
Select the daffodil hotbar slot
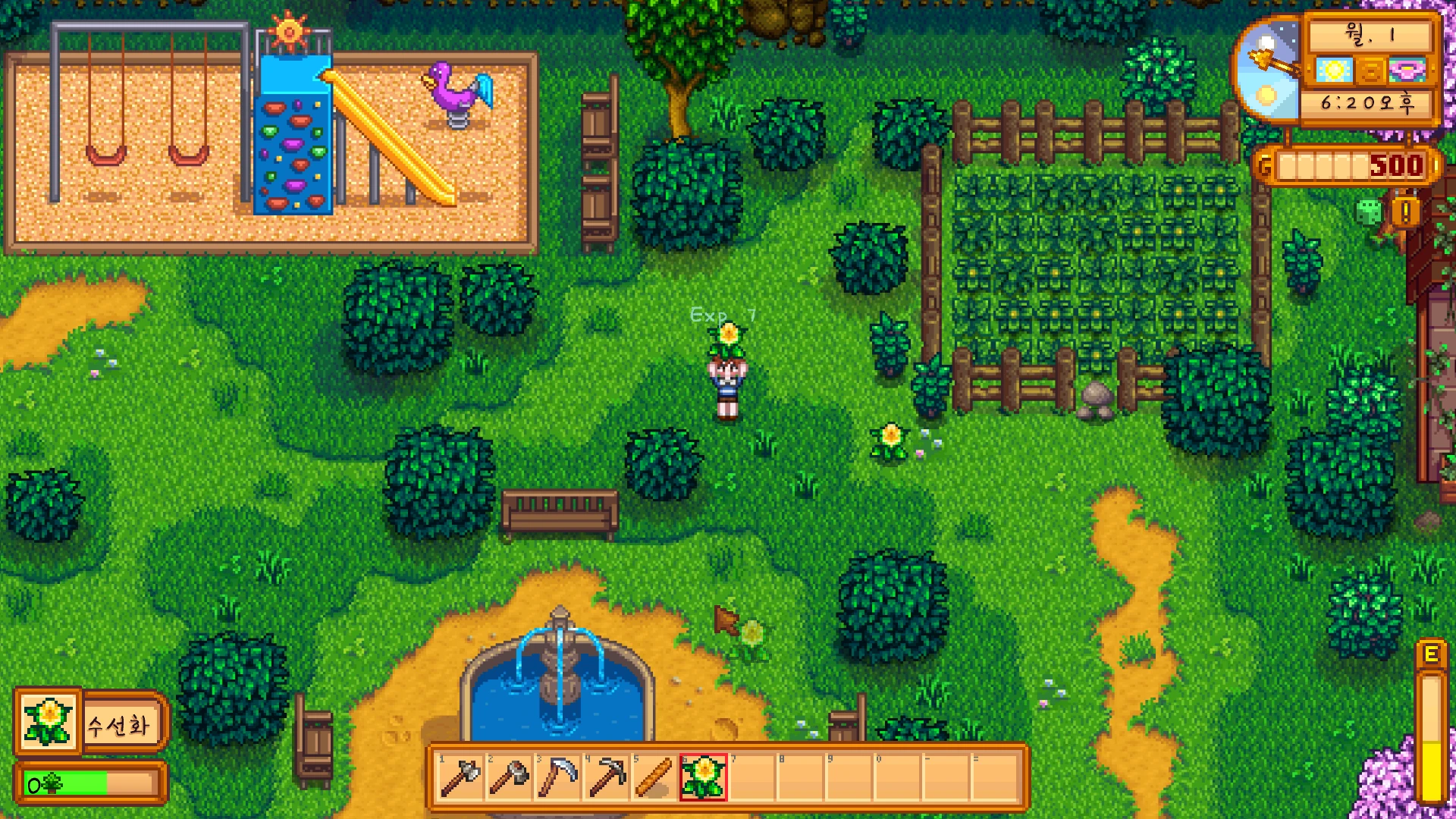(x=703, y=777)
